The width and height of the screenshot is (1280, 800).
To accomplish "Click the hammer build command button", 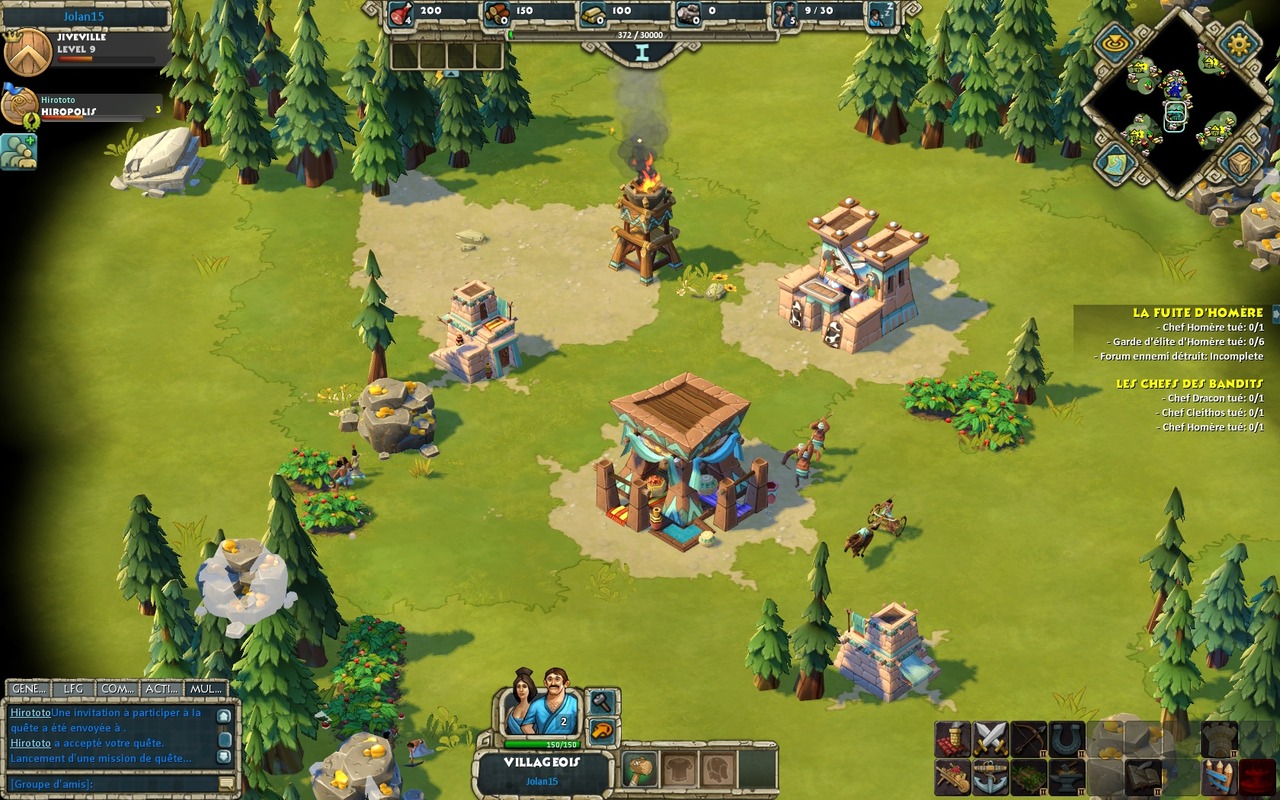I will coord(601,702).
